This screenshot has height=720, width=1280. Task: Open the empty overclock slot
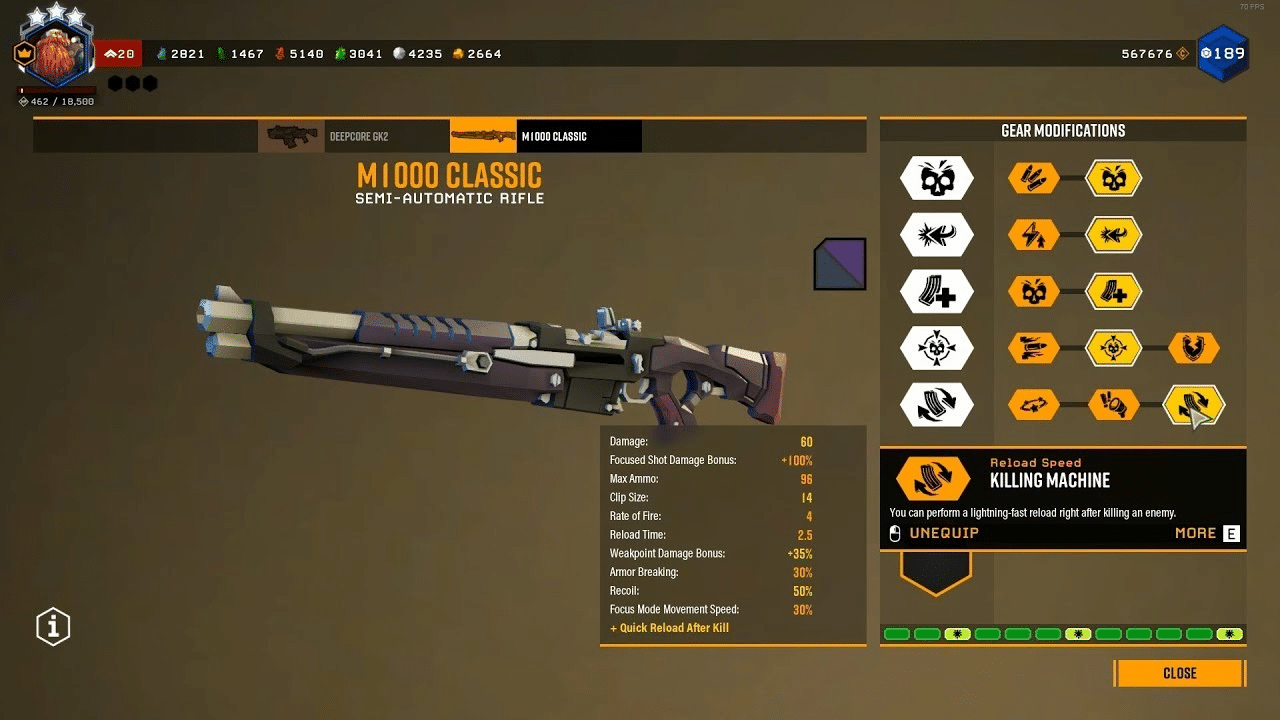pyautogui.click(x=936, y=570)
